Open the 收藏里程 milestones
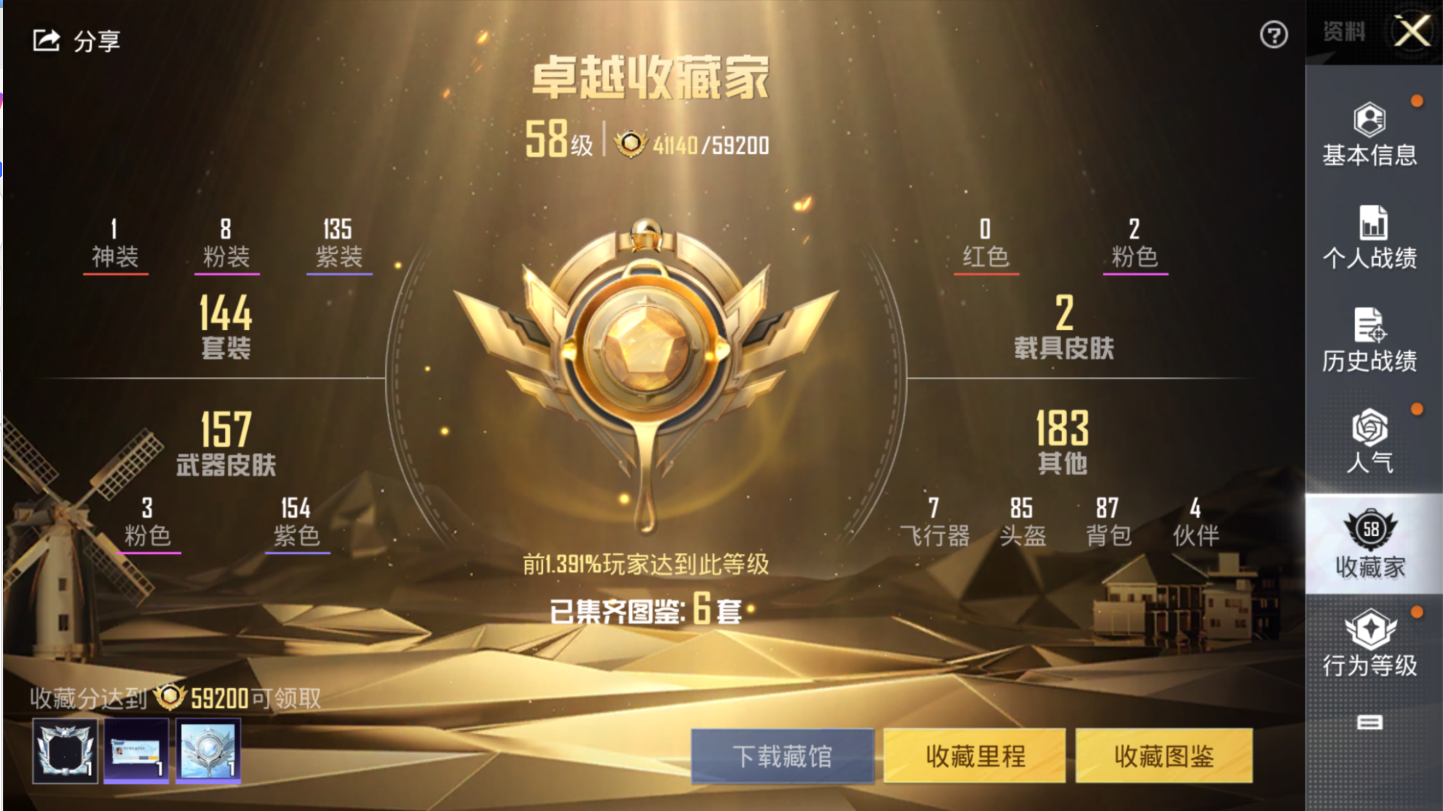The height and width of the screenshot is (811, 1443). pos(975,756)
